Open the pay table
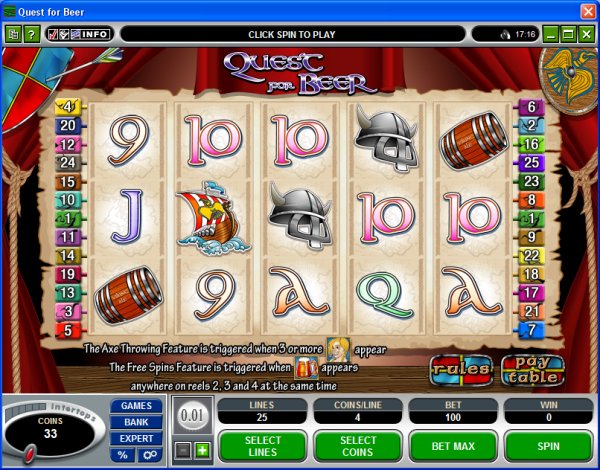Image resolution: width=600 pixels, height=470 pixels. (x=532, y=369)
